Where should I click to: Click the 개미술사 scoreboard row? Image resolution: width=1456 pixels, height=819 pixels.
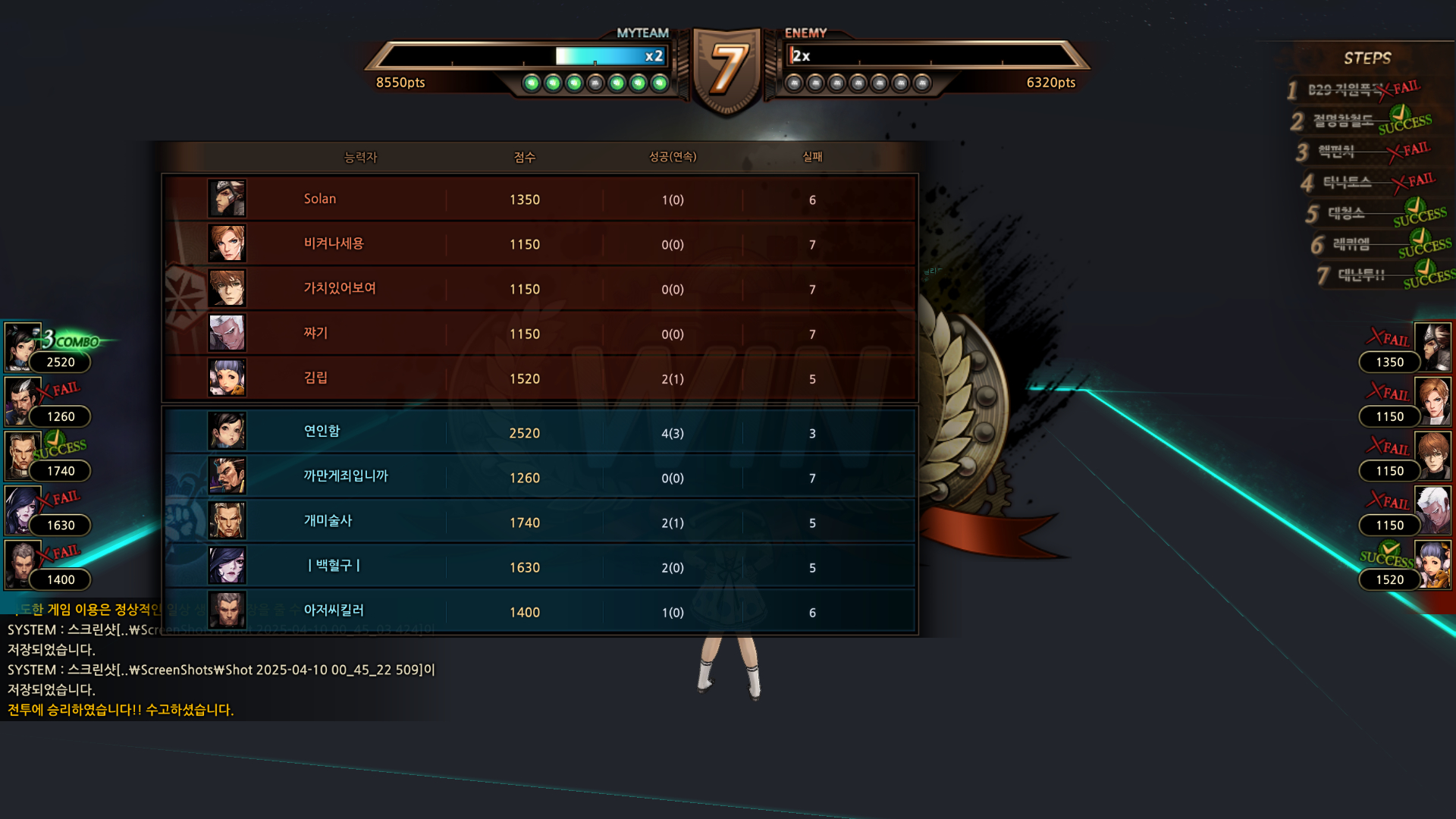tap(538, 522)
